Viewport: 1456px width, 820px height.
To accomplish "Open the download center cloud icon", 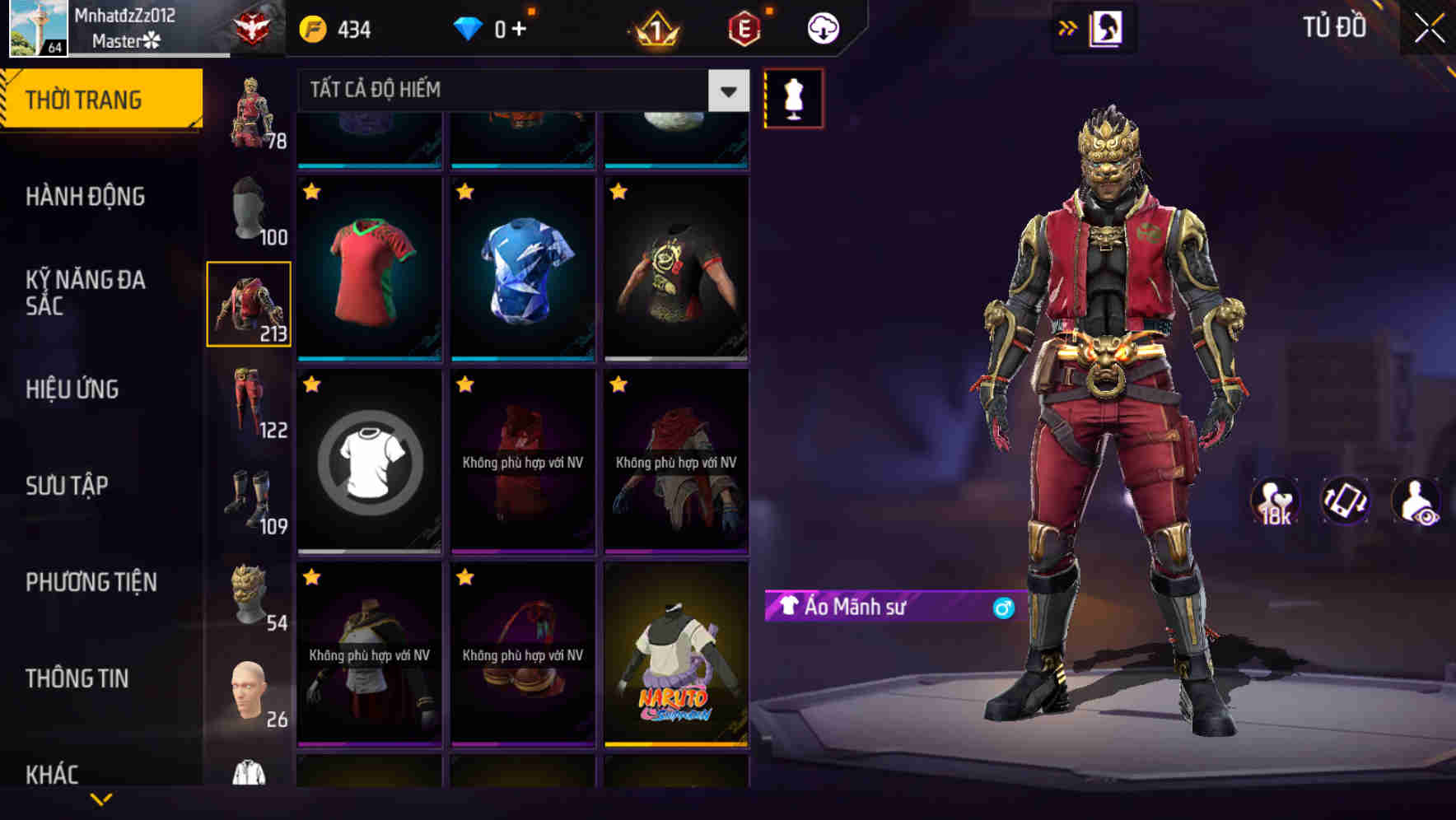I will pos(821,27).
